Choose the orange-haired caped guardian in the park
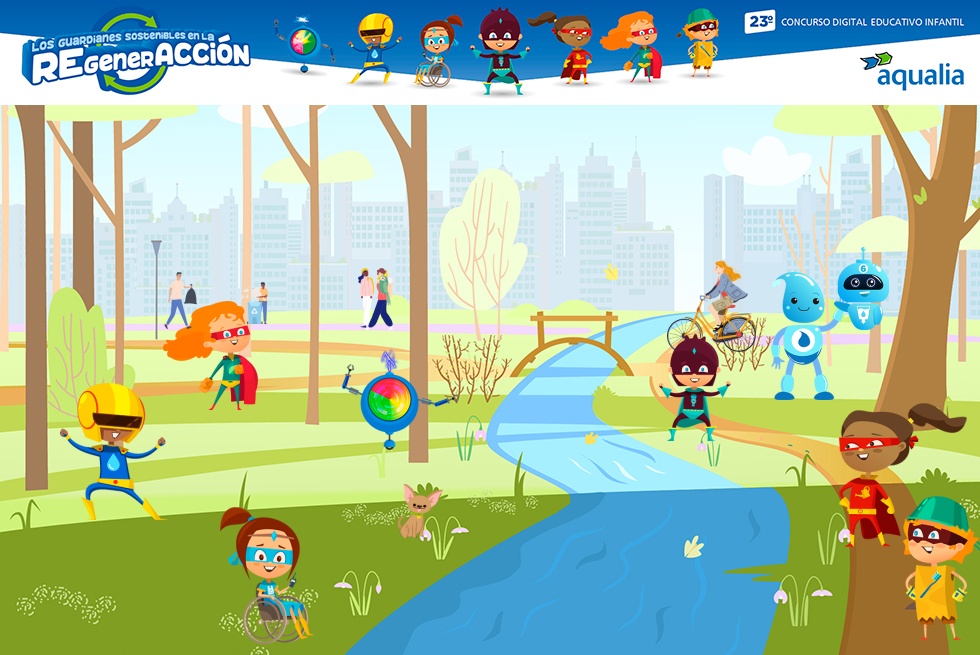Viewport: 980px width, 655px height. (220, 353)
